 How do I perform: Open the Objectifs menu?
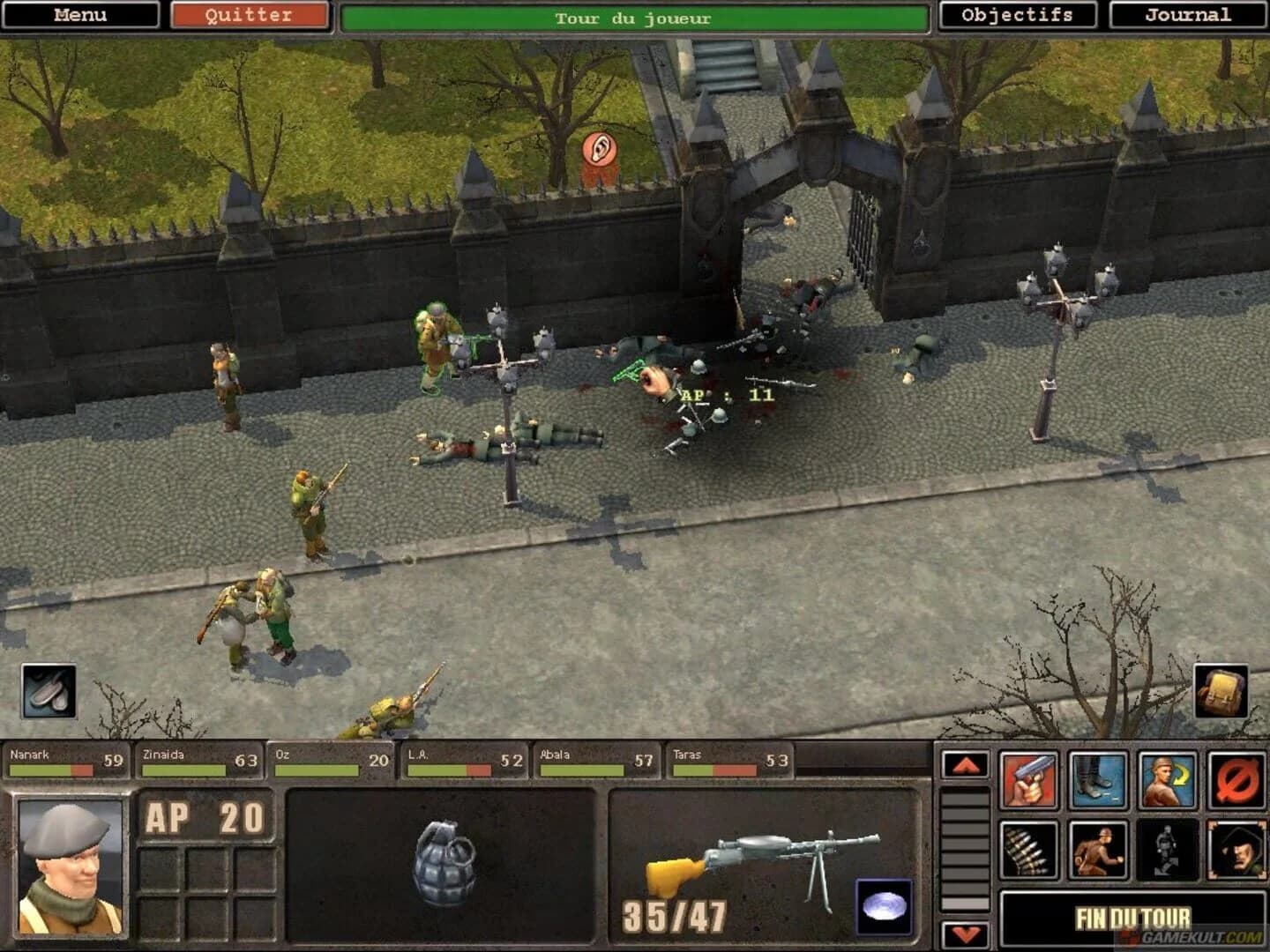pos(1019,14)
